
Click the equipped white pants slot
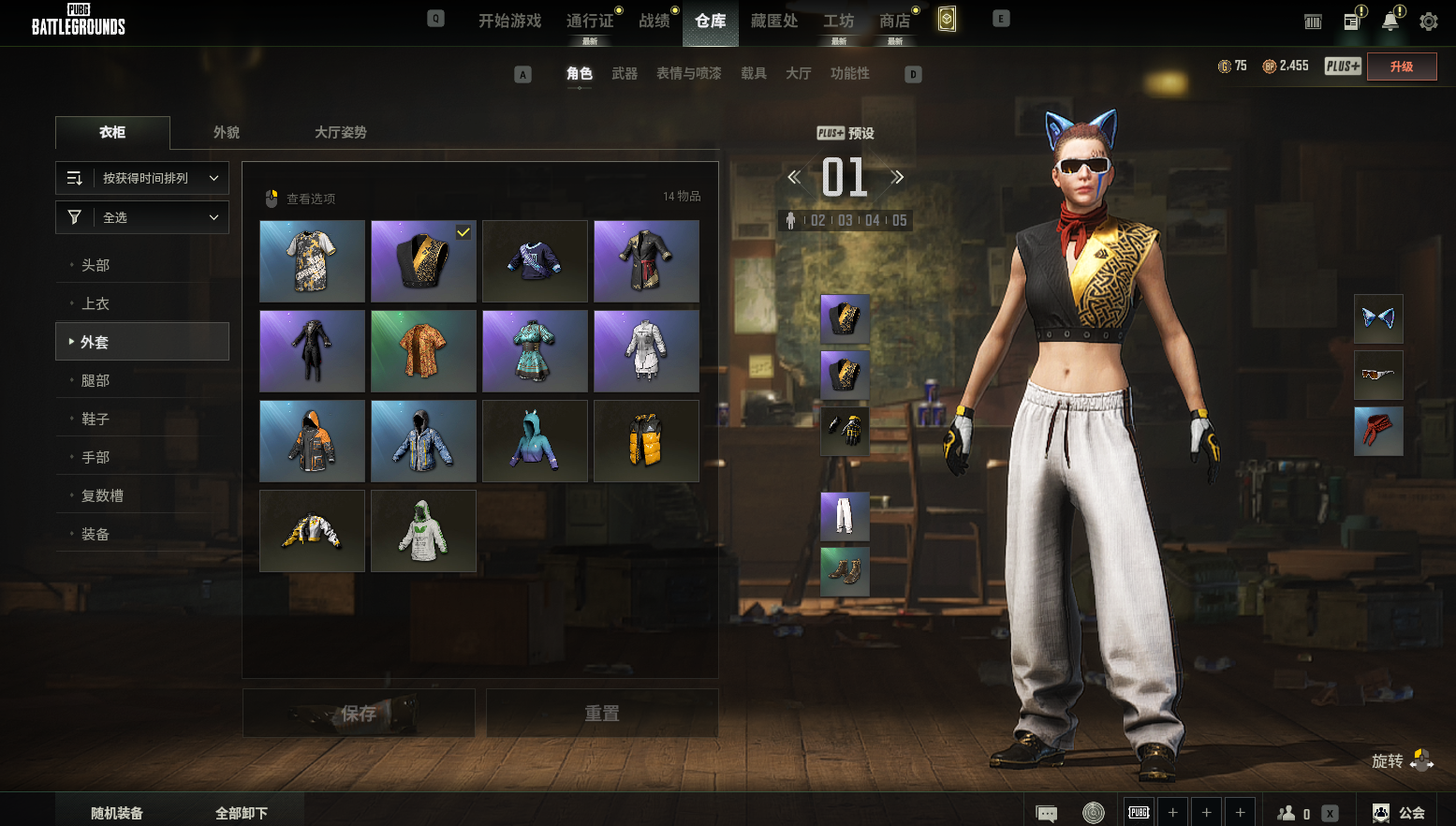coord(845,516)
